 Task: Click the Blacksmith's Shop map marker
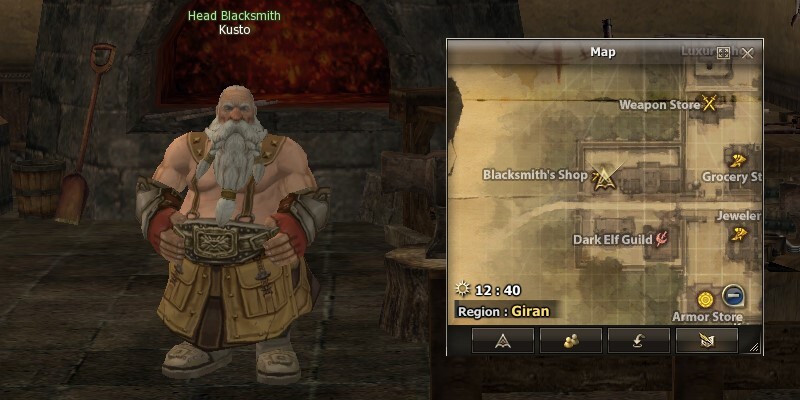pos(603,177)
